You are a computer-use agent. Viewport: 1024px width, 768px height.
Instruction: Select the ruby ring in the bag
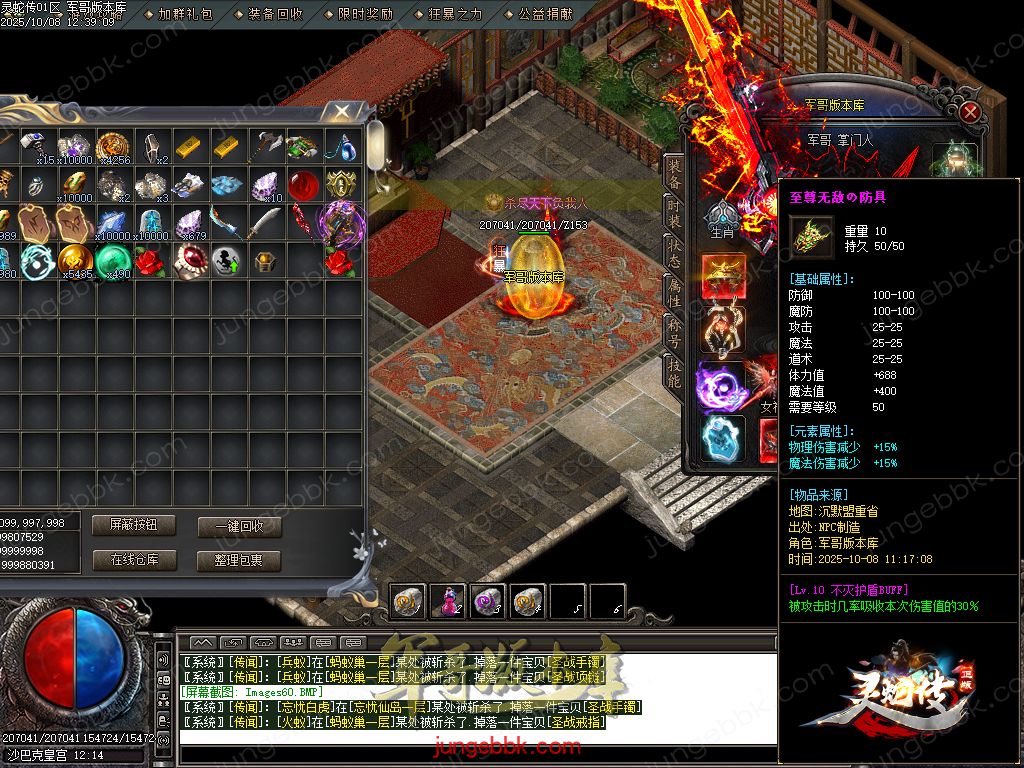point(188,262)
